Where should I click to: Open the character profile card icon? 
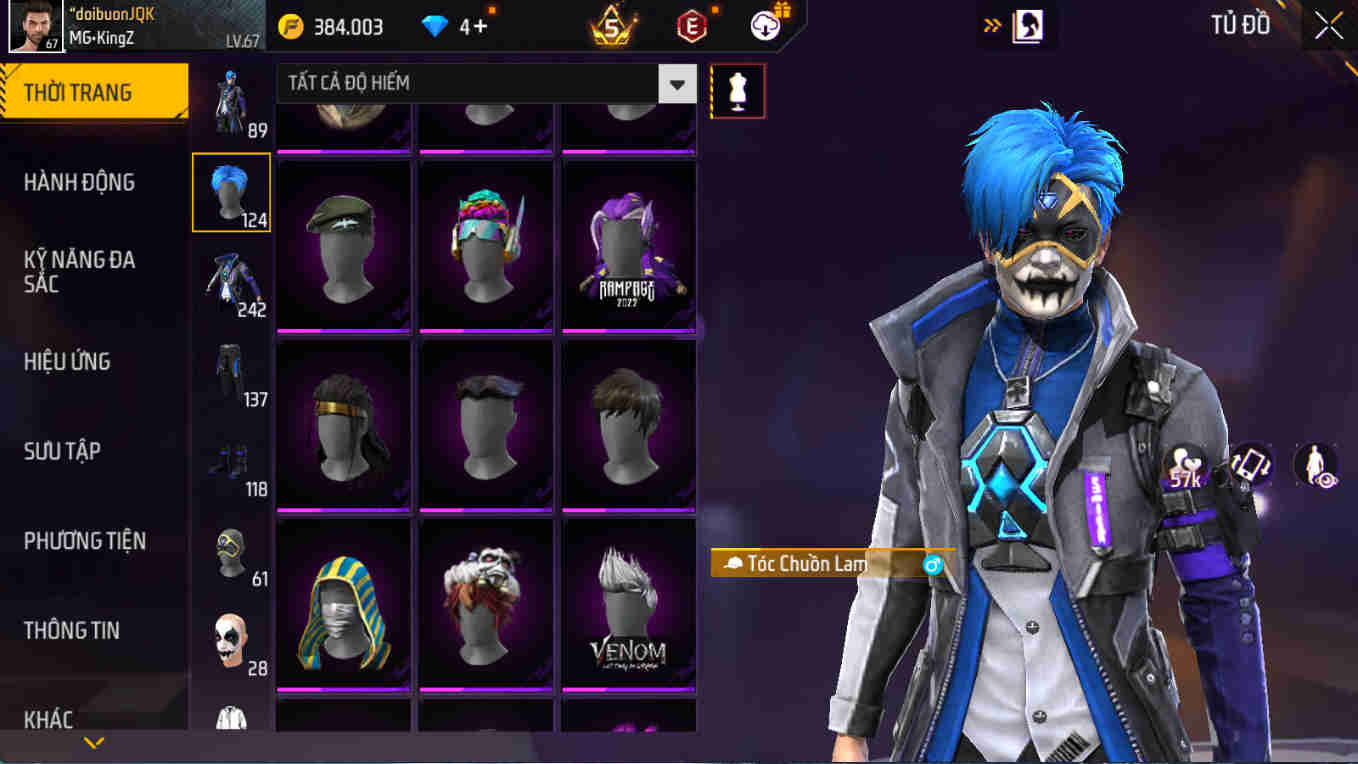[1031, 25]
